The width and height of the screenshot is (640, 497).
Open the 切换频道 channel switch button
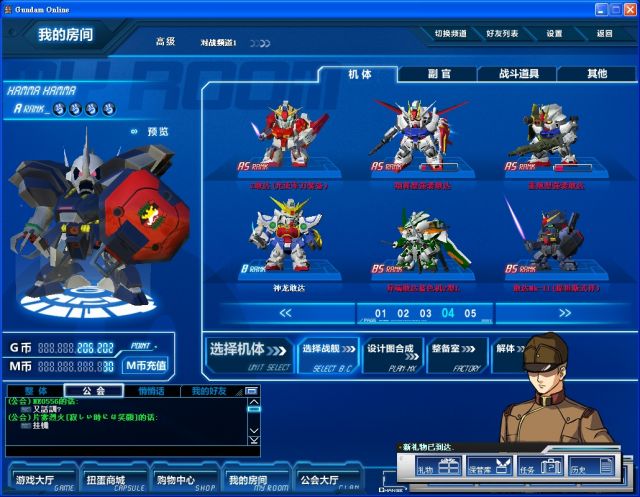[451, 33]
